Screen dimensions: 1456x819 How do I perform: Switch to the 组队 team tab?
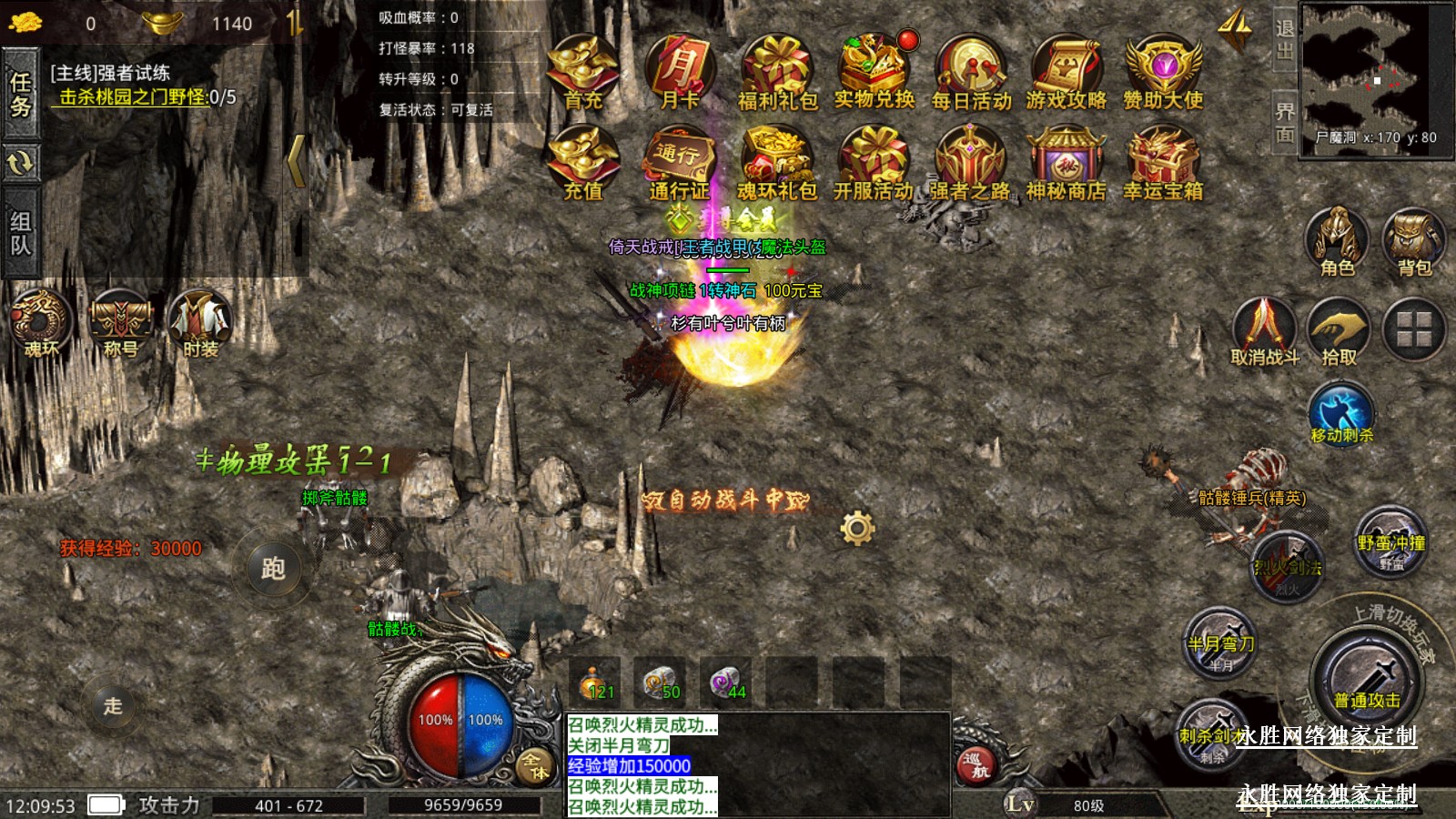coord(20,233)
